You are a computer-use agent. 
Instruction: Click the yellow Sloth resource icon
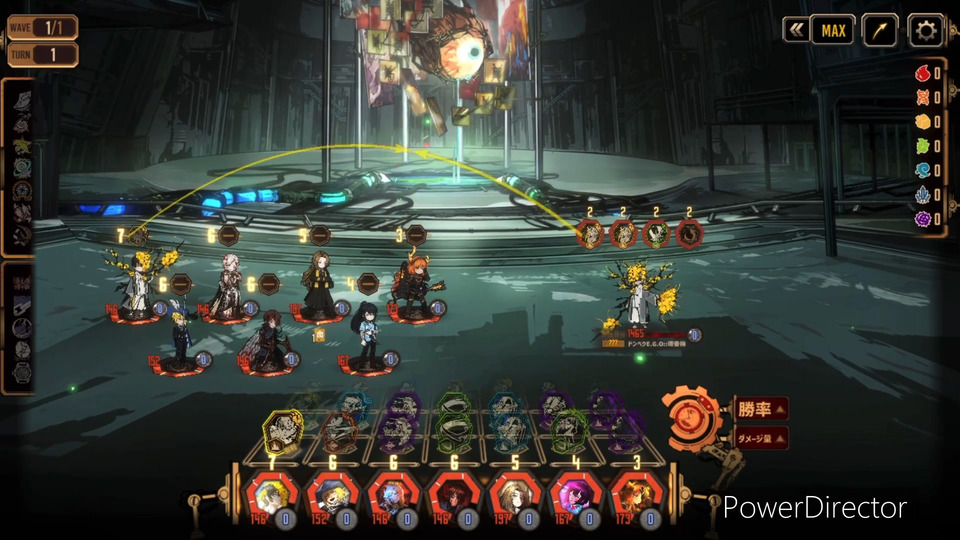point(923,122)
